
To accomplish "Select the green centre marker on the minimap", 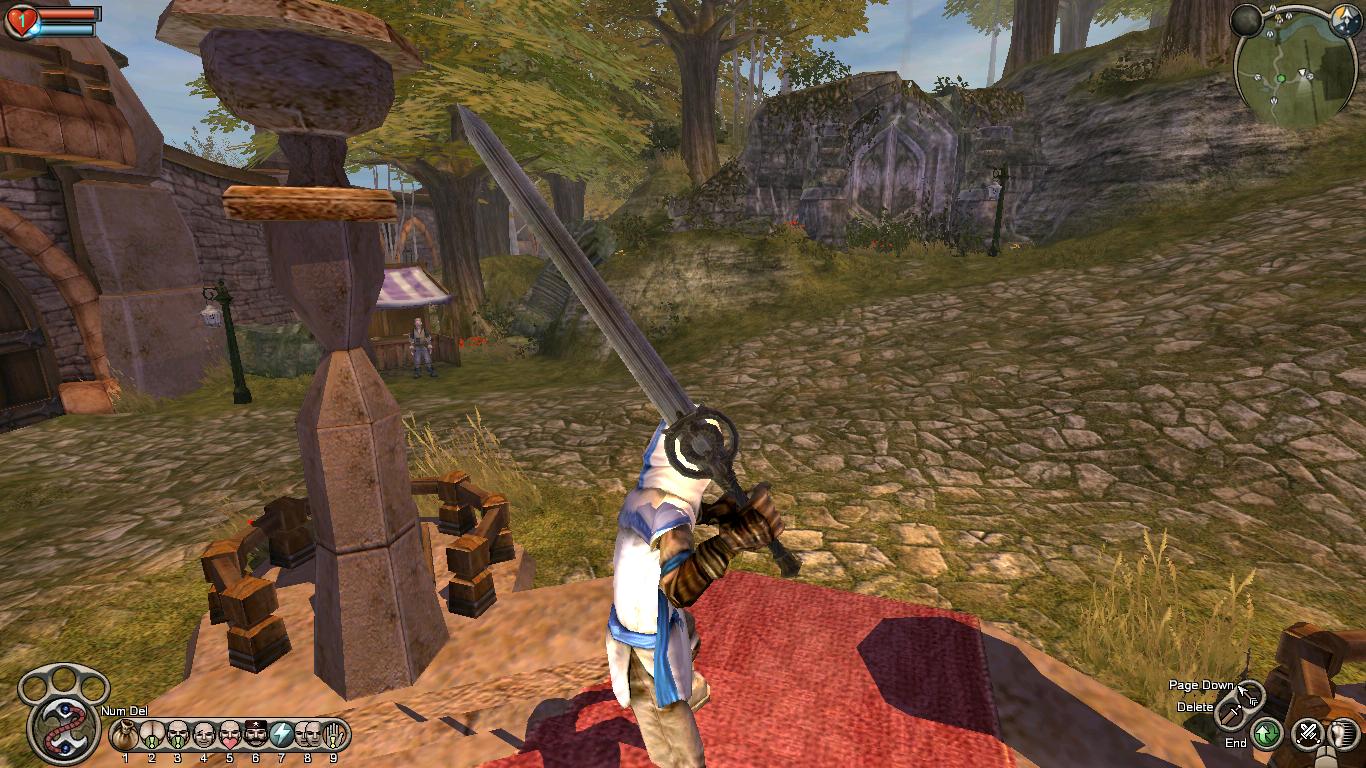I will tap(1280, 78).
